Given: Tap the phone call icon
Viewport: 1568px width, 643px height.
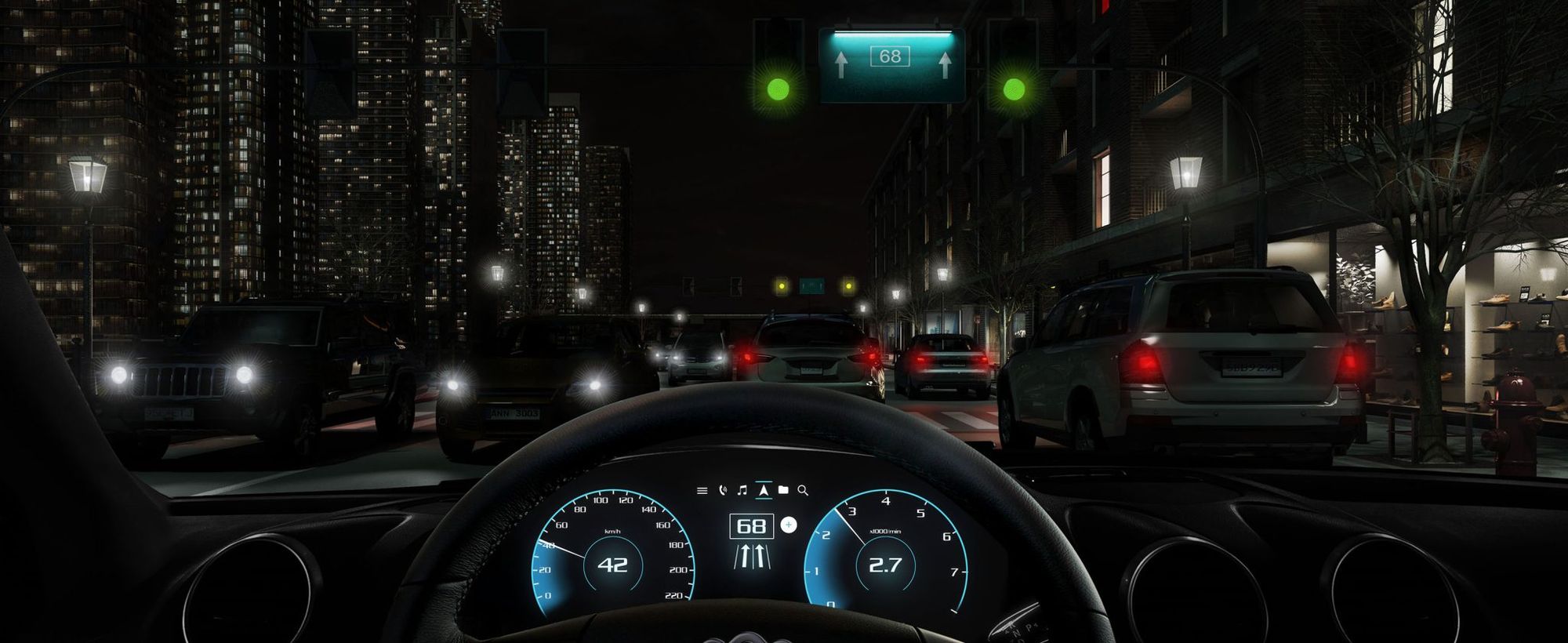Looking at the screenshot, I should pyautogui.click(x=722, y=491).
